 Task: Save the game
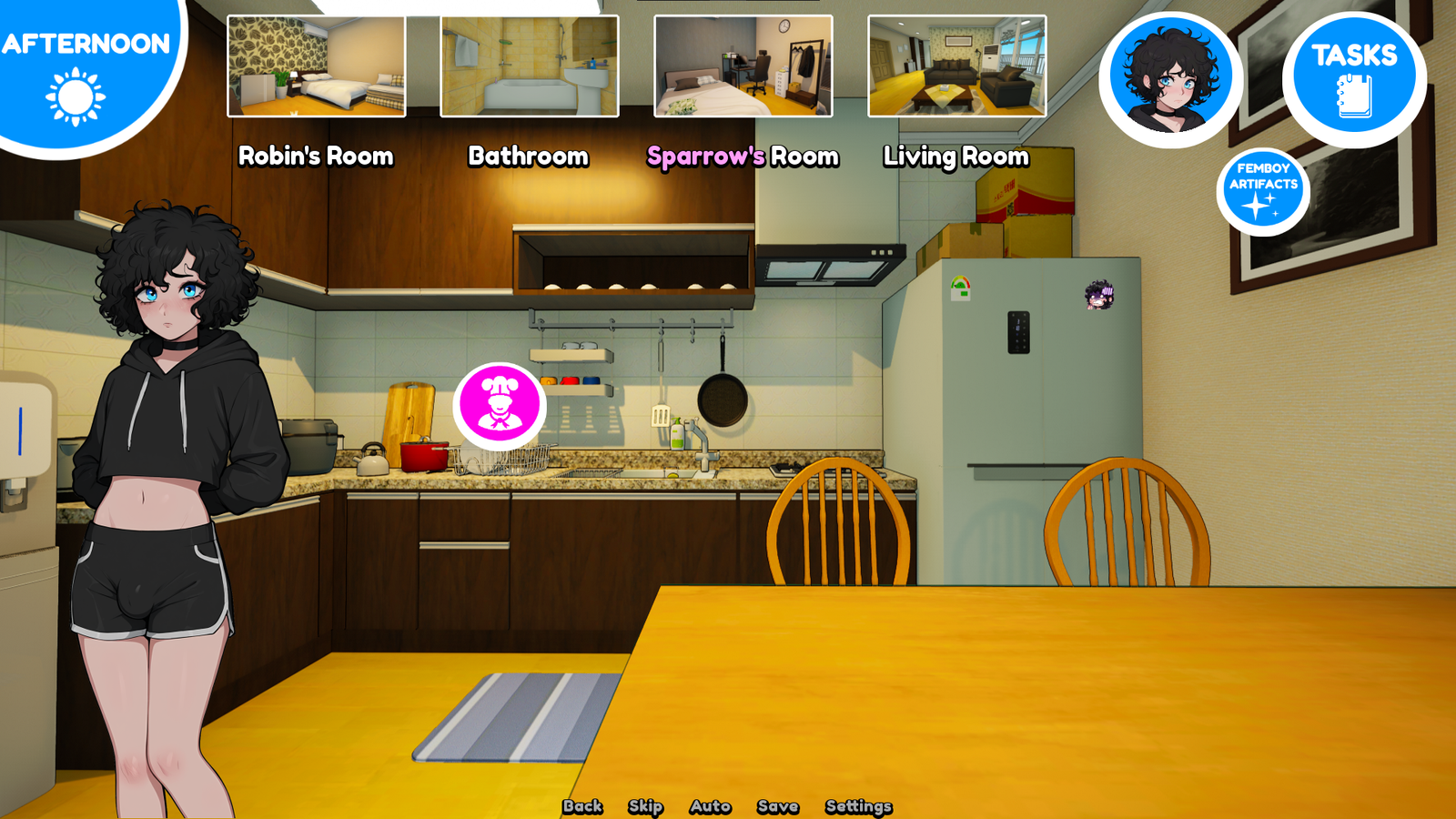777,806
